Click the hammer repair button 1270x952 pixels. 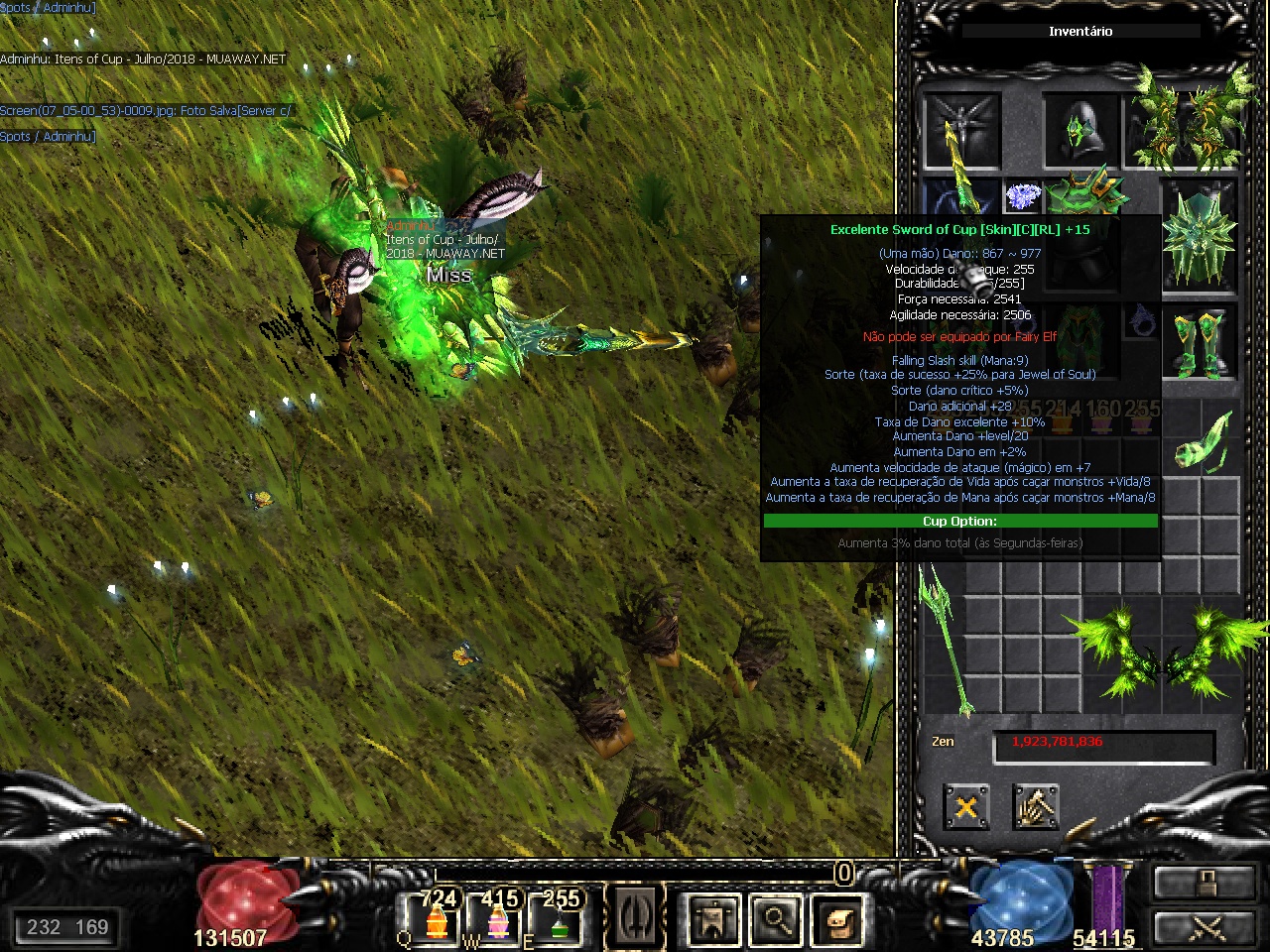pyautogui.click(x=1036, y=807)
